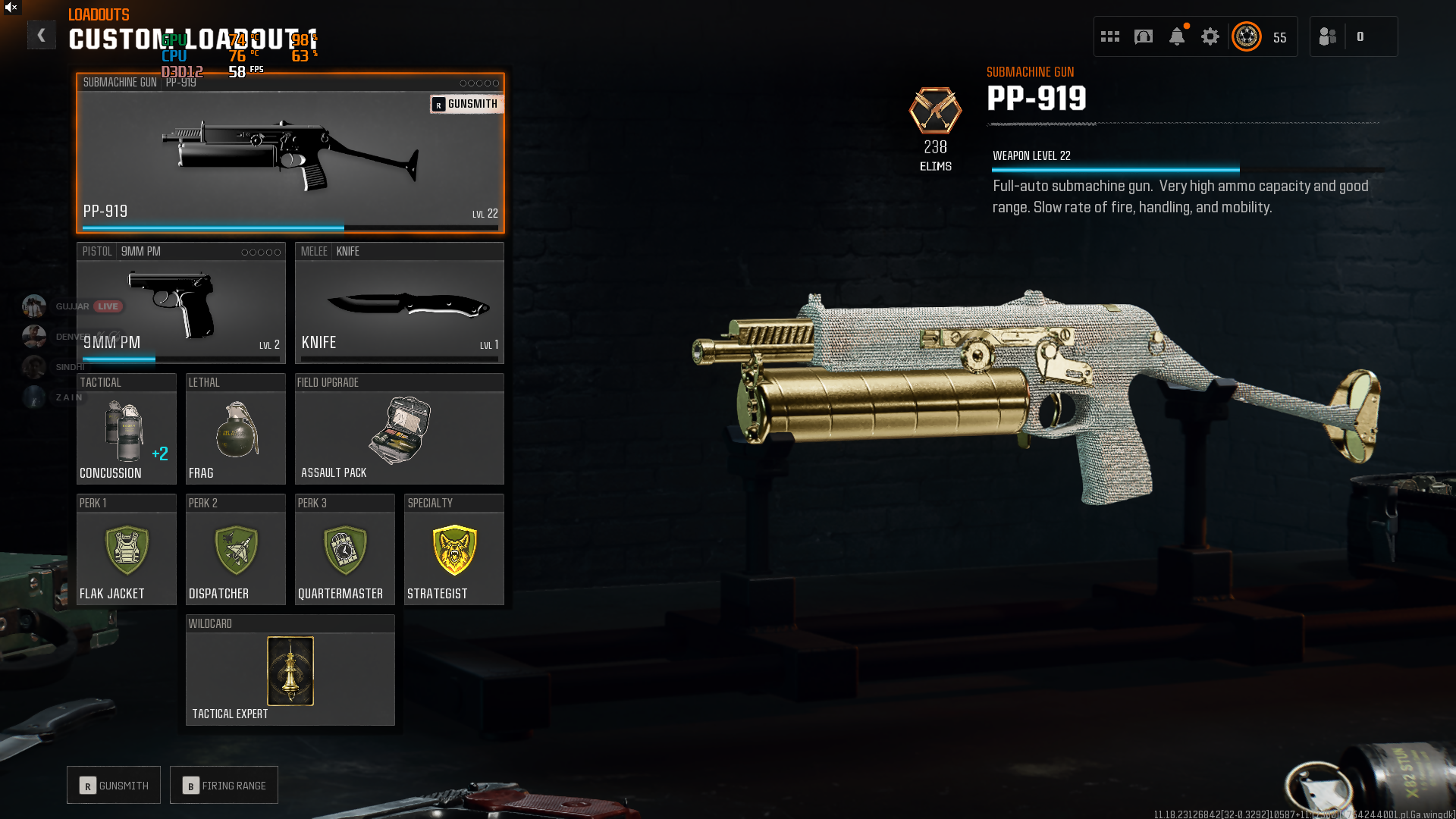The width and height of the screenshot is (1456, 819).
Task: Go back using the arrow button
Action: pos(41,35)
